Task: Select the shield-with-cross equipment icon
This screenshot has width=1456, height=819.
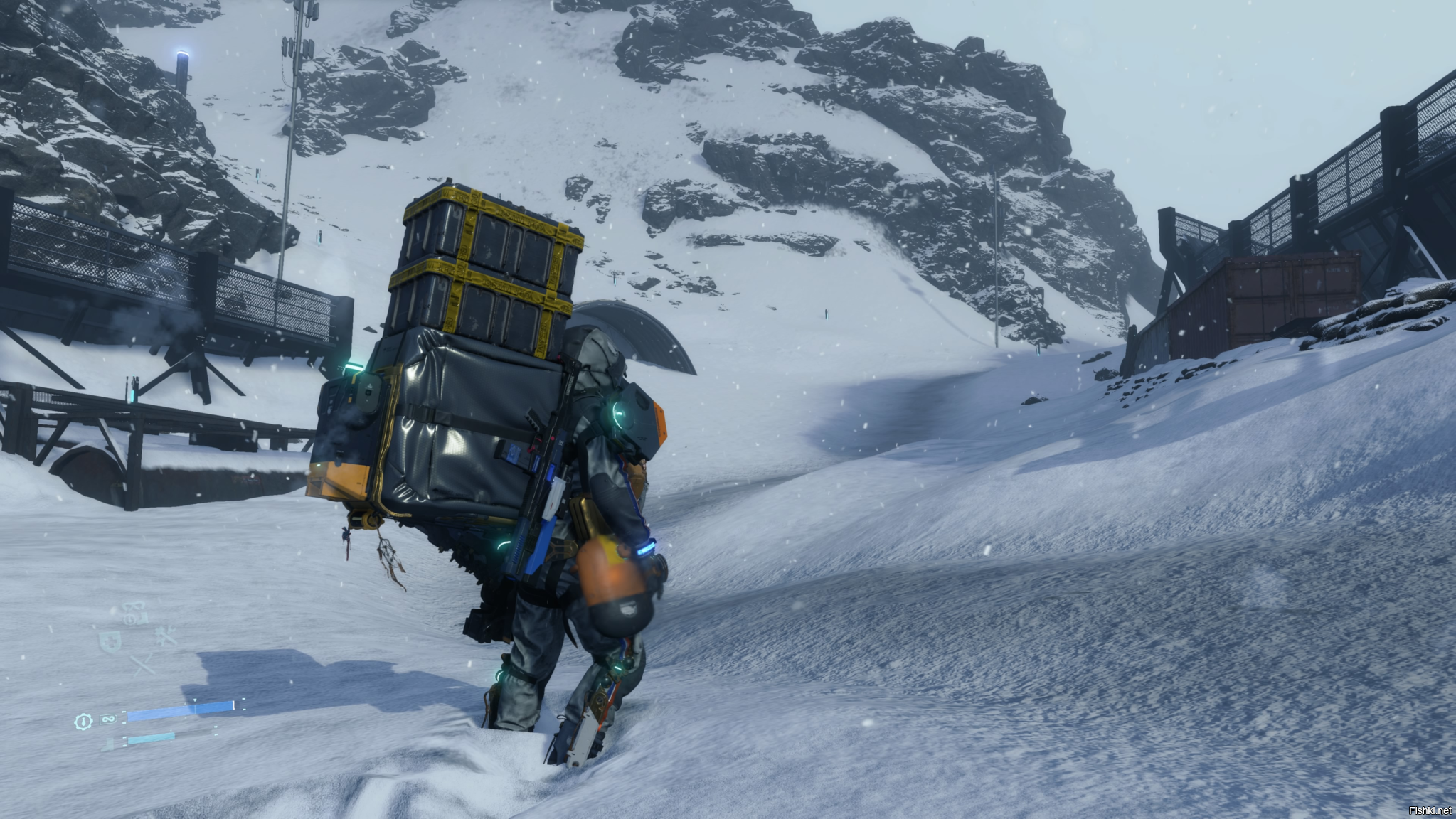Action: pos(110,641)
